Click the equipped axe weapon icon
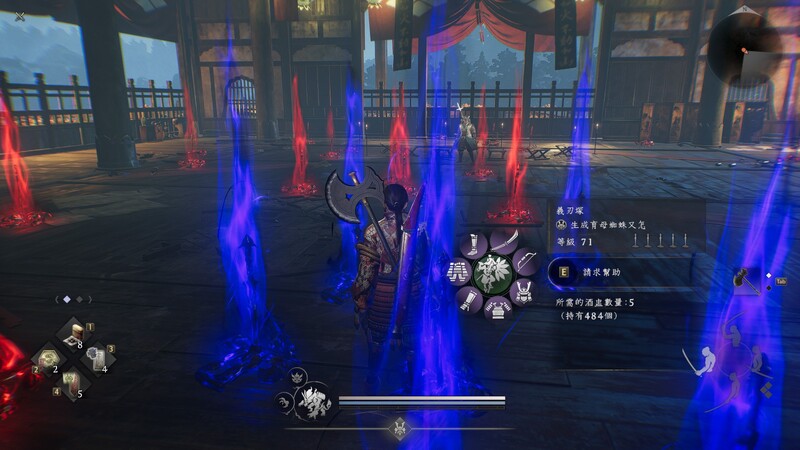Image resolution: width=800 pixels, height=450 pixels. coord(745,281)
